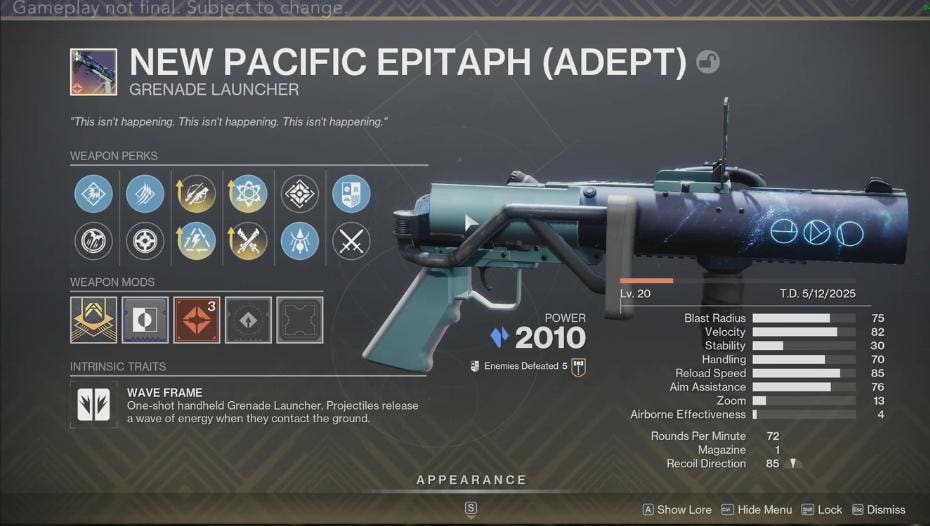Click the blue shield emblem perk
This screenshot has width=930, height=526.
(x=350, y=193)
